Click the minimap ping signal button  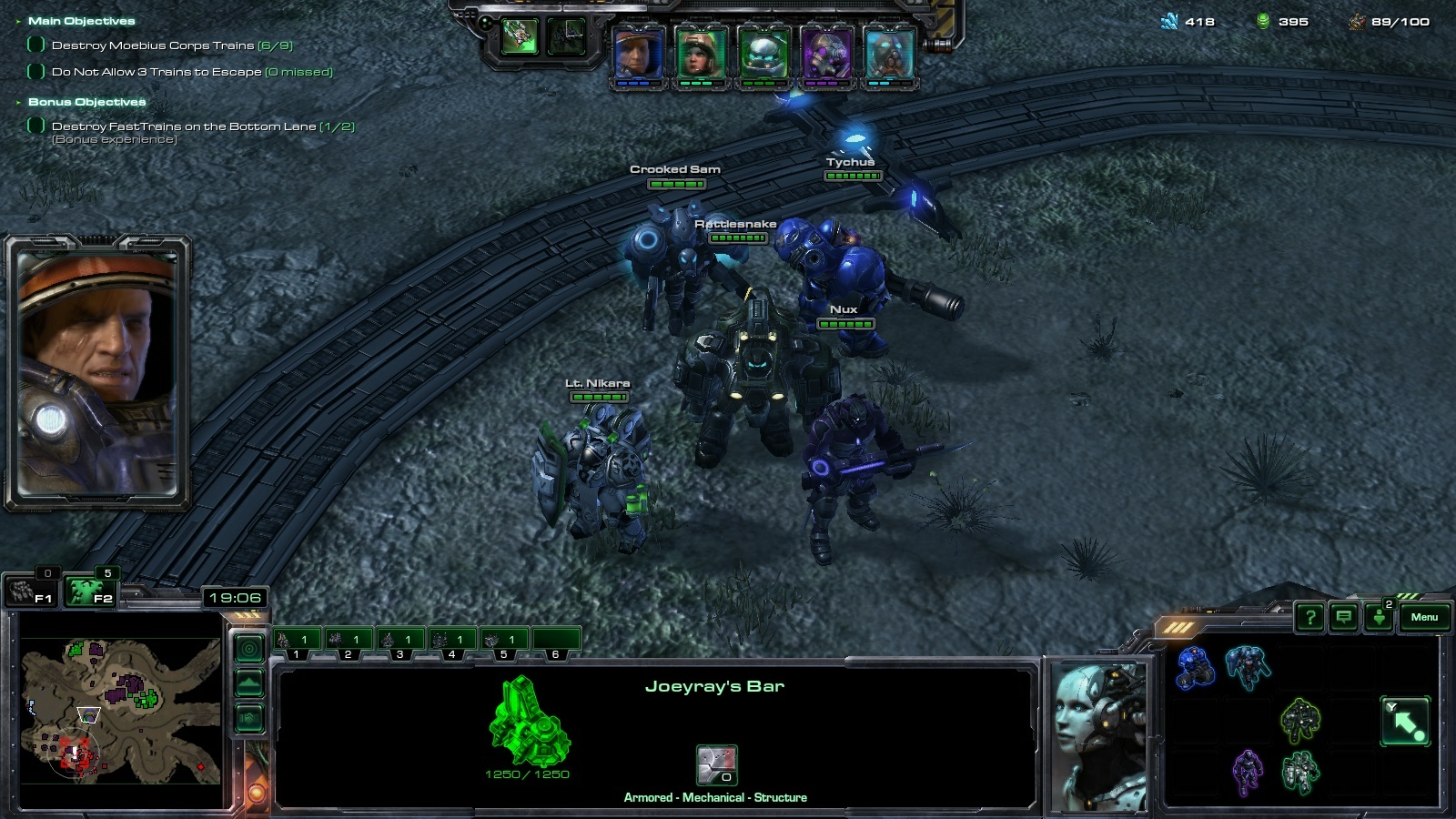[249, 648]
